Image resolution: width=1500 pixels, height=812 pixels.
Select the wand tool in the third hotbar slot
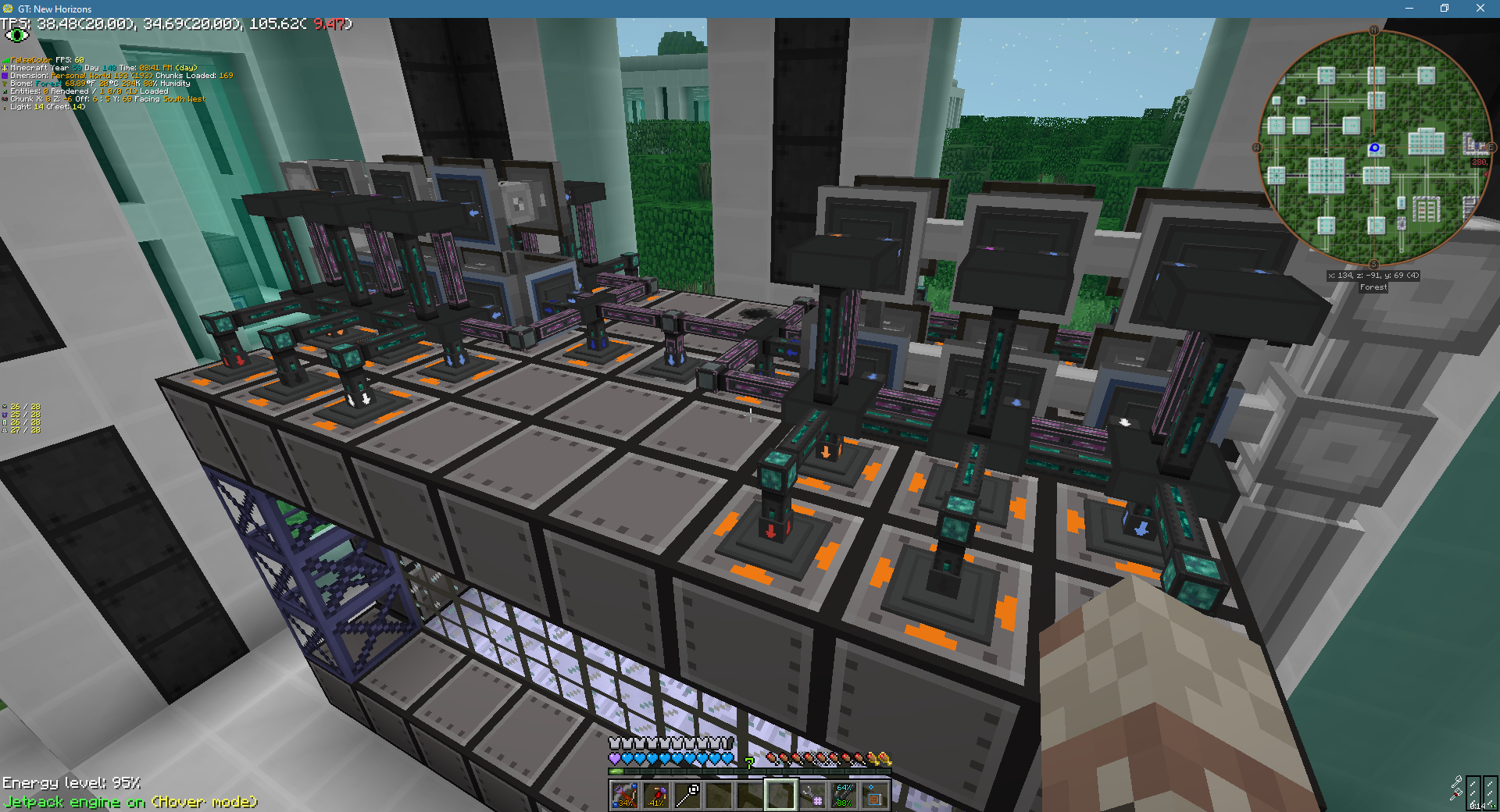pyautogui.click(x=686, y=795)
